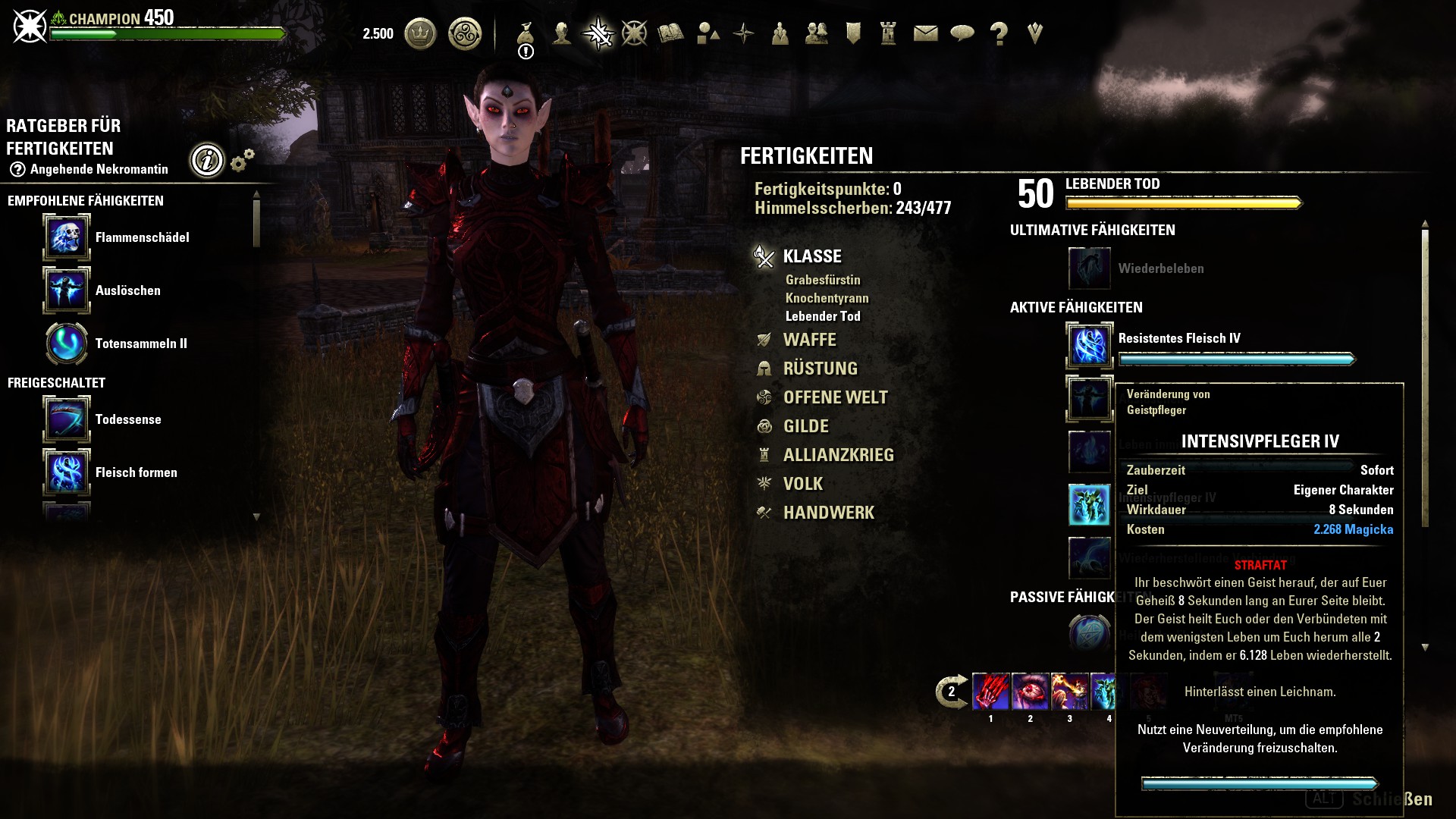This screenshot has height=819, width=1456.
Task: Choose the Todessense unlocked ability
Action: (67, 419)
